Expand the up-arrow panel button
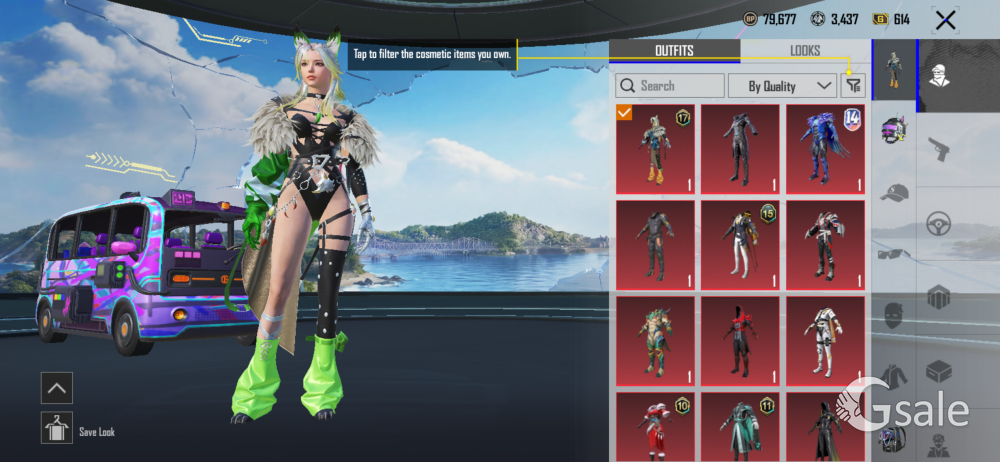The height and width of the screenshot is (462, 1000). click(56, 387)
